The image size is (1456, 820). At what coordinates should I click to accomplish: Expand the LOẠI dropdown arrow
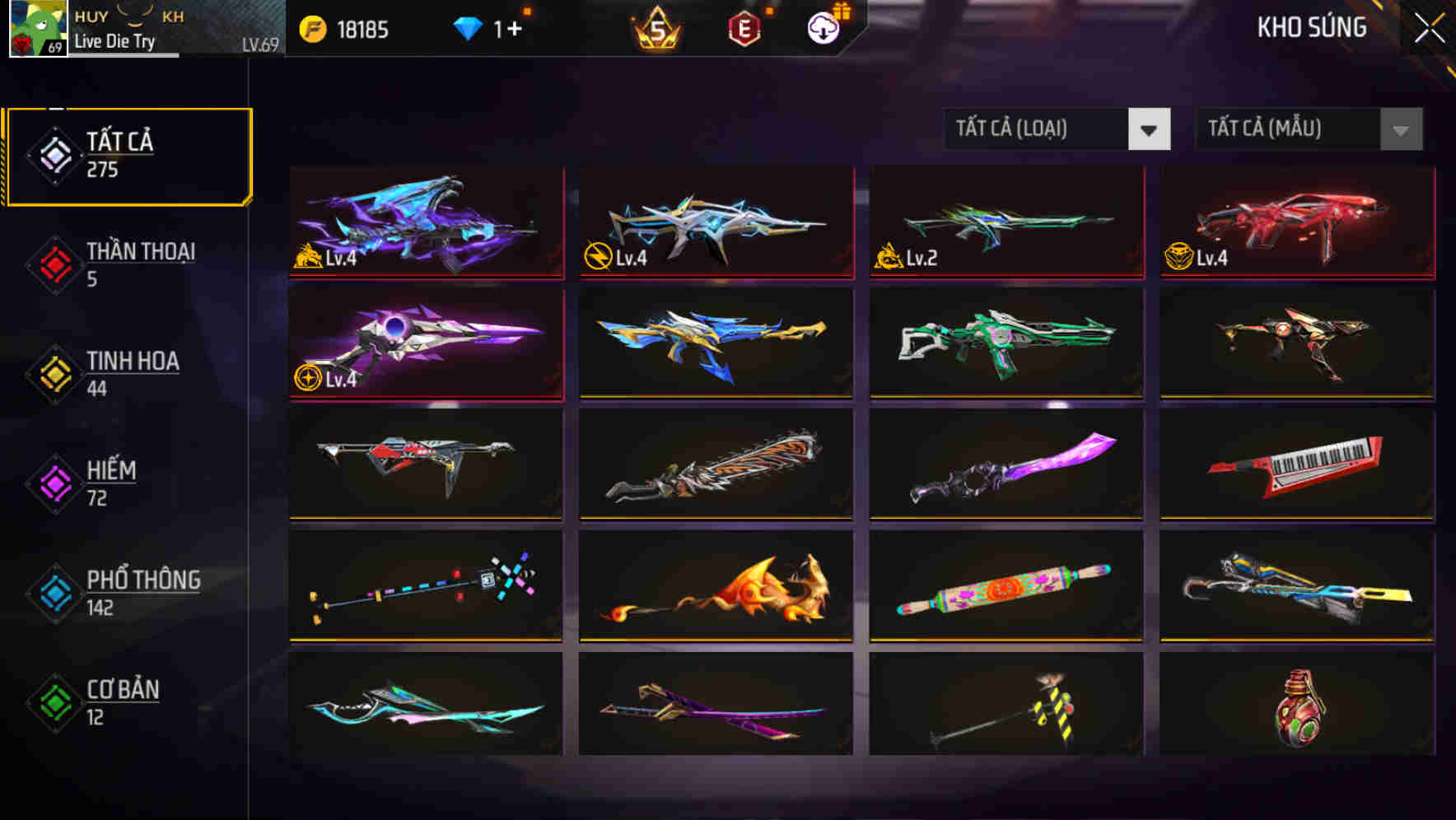tap(1150, 129)
